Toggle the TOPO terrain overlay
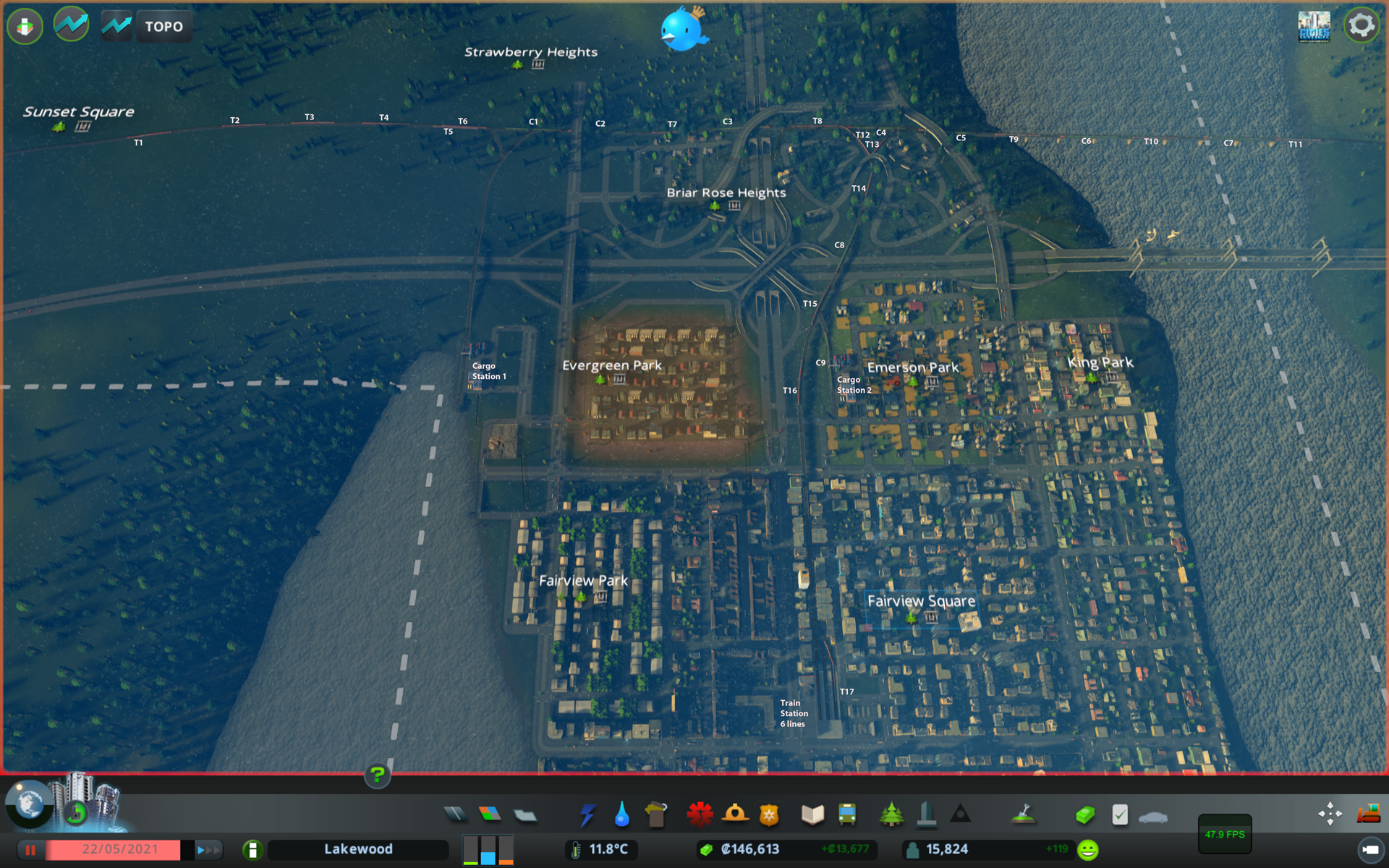1389x868 pixels. [164, 26]
